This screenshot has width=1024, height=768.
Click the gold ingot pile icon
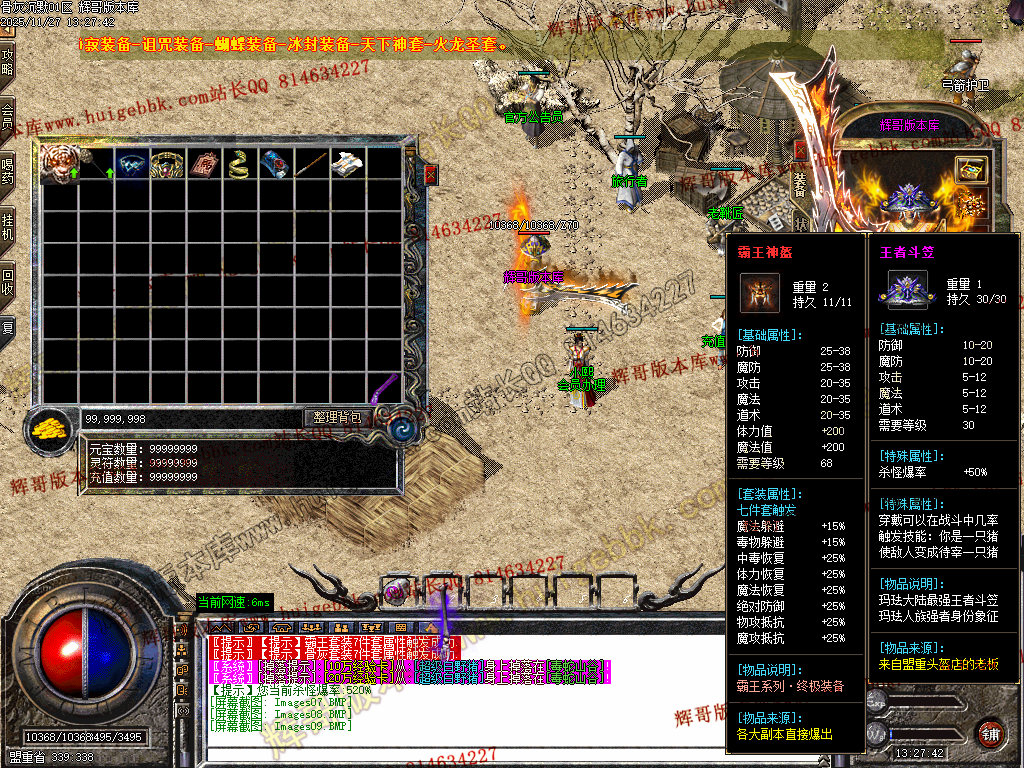(49, 428)
